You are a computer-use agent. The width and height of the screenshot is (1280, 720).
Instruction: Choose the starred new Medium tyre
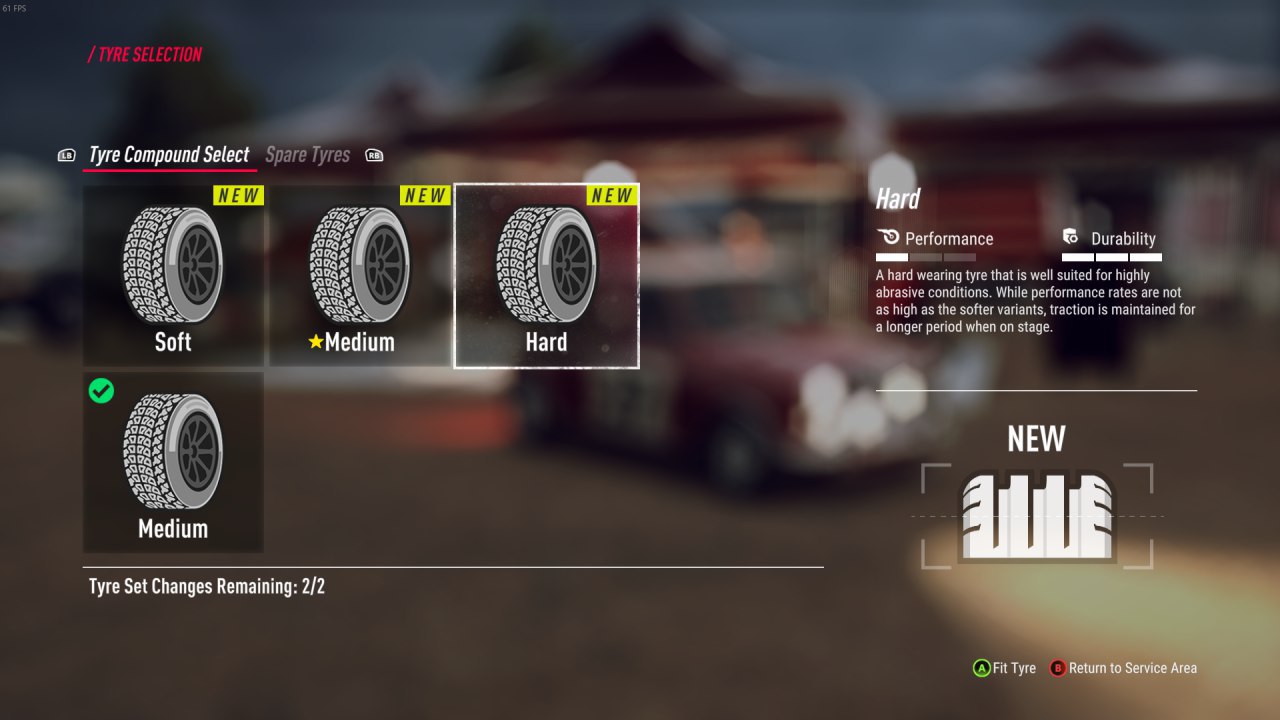coord(359,275)
